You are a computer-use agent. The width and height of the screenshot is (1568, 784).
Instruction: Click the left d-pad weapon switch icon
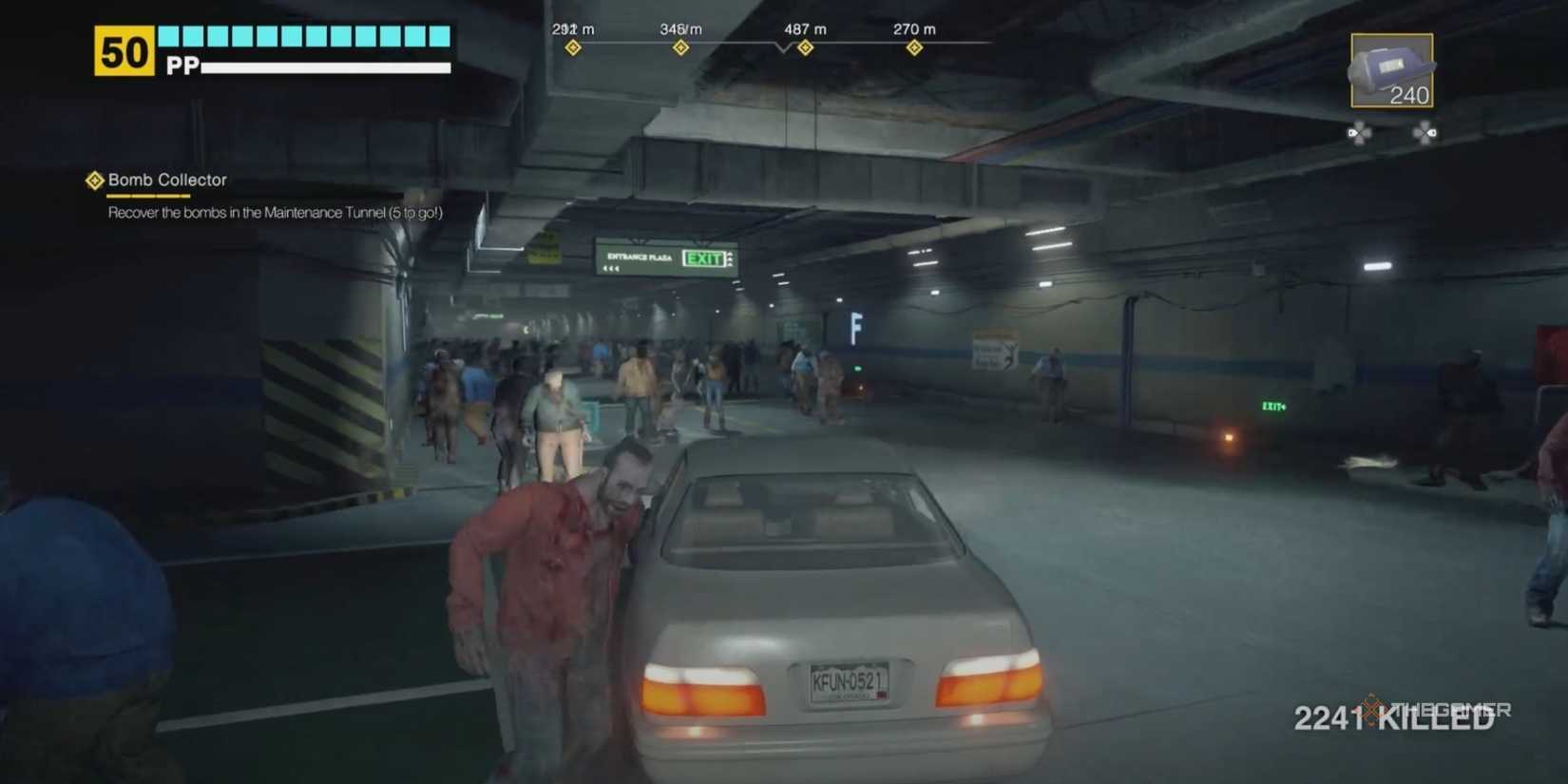click(1361, 133)
